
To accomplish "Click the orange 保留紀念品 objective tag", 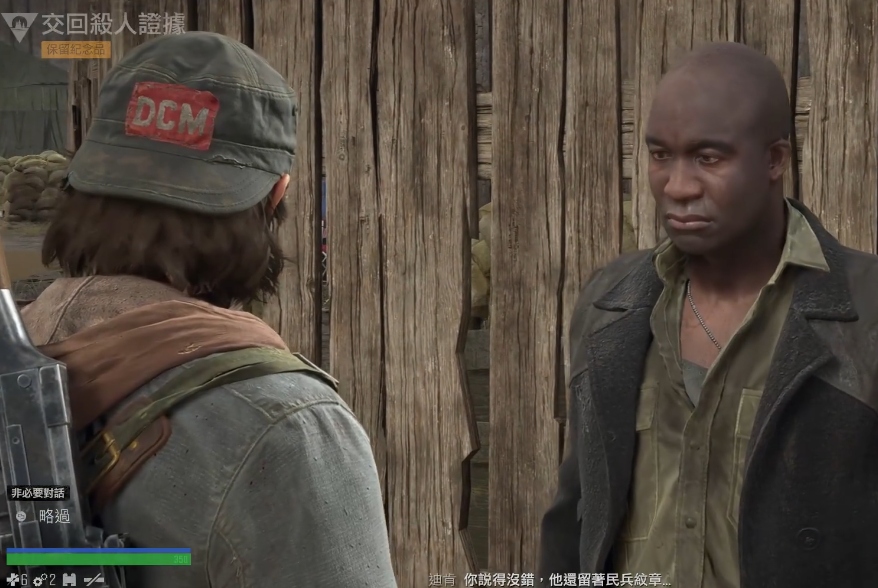I will (76, 49).
